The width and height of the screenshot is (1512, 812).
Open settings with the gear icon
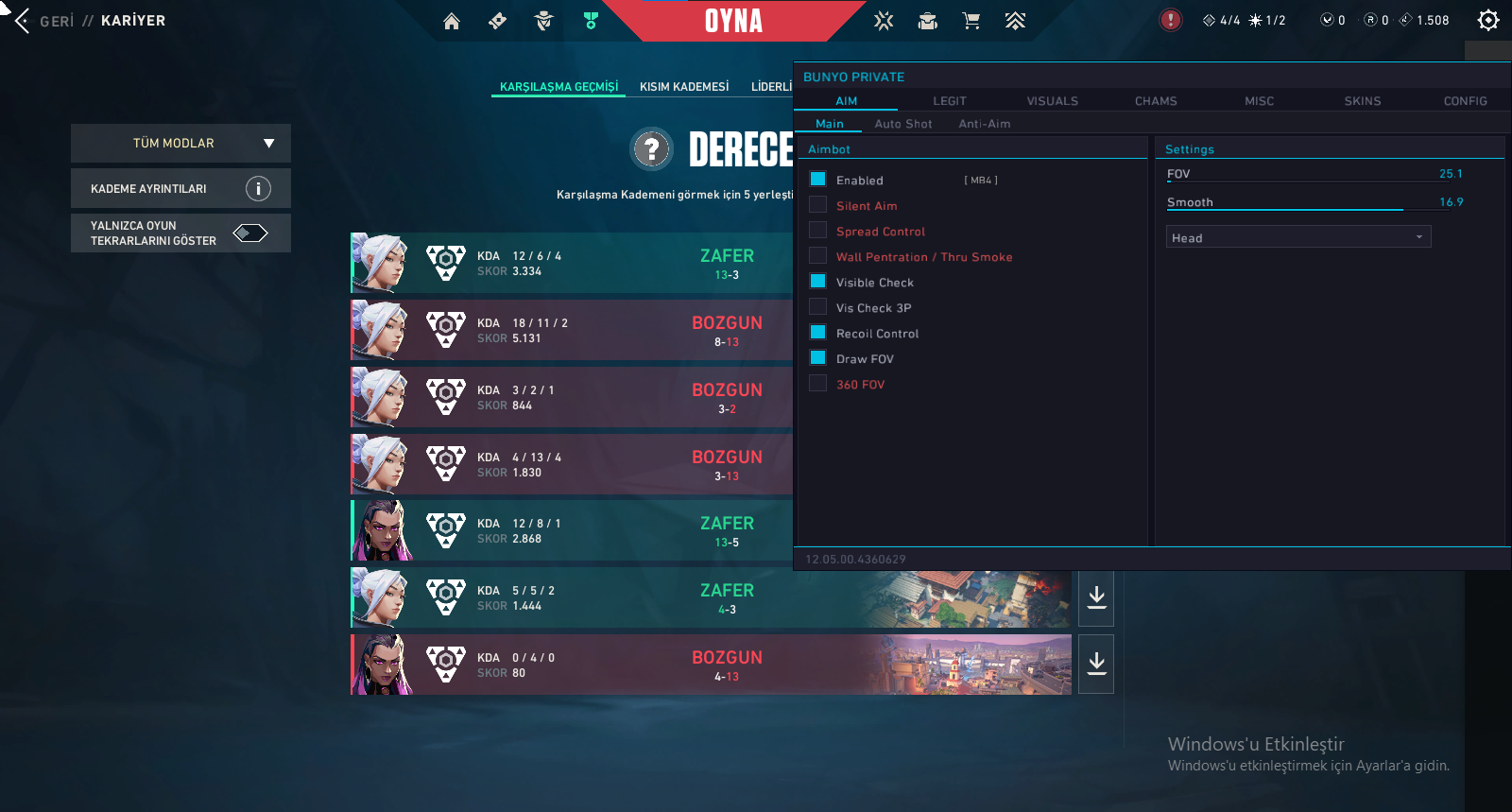(1488, 21)
